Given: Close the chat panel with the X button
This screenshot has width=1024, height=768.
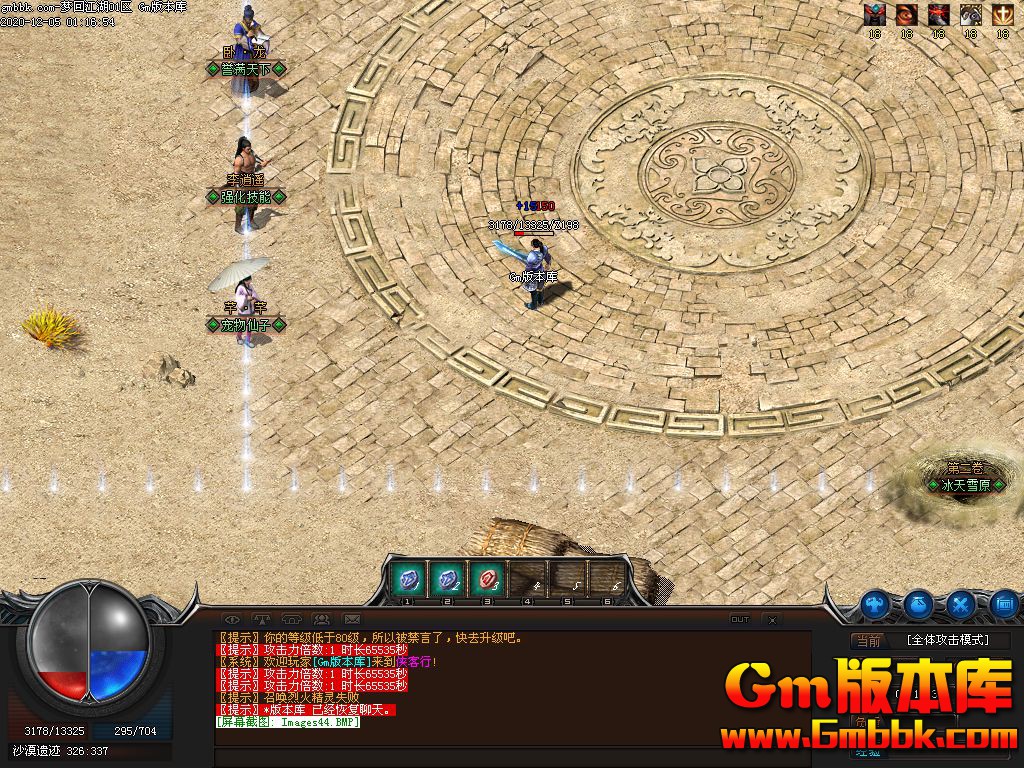Looking at the screenshot, I should click(772, 620).
